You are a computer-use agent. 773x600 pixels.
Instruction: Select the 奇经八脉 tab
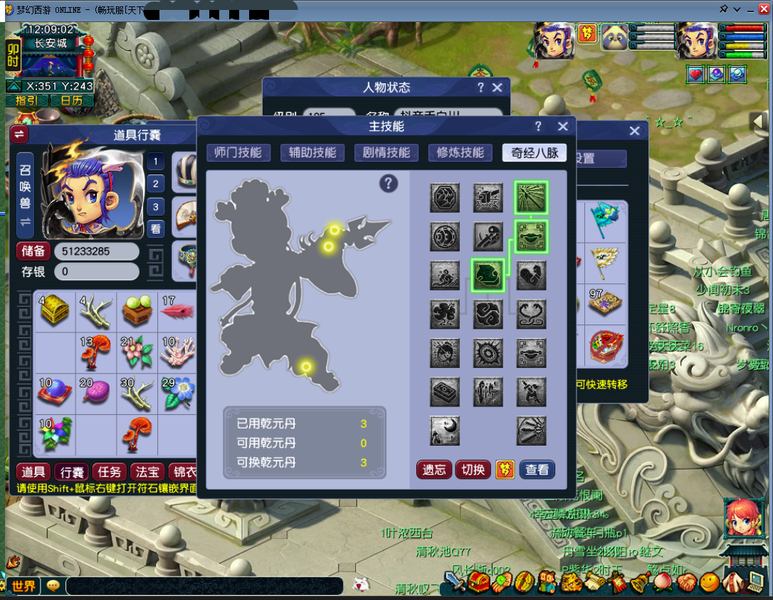click(532, 153)
